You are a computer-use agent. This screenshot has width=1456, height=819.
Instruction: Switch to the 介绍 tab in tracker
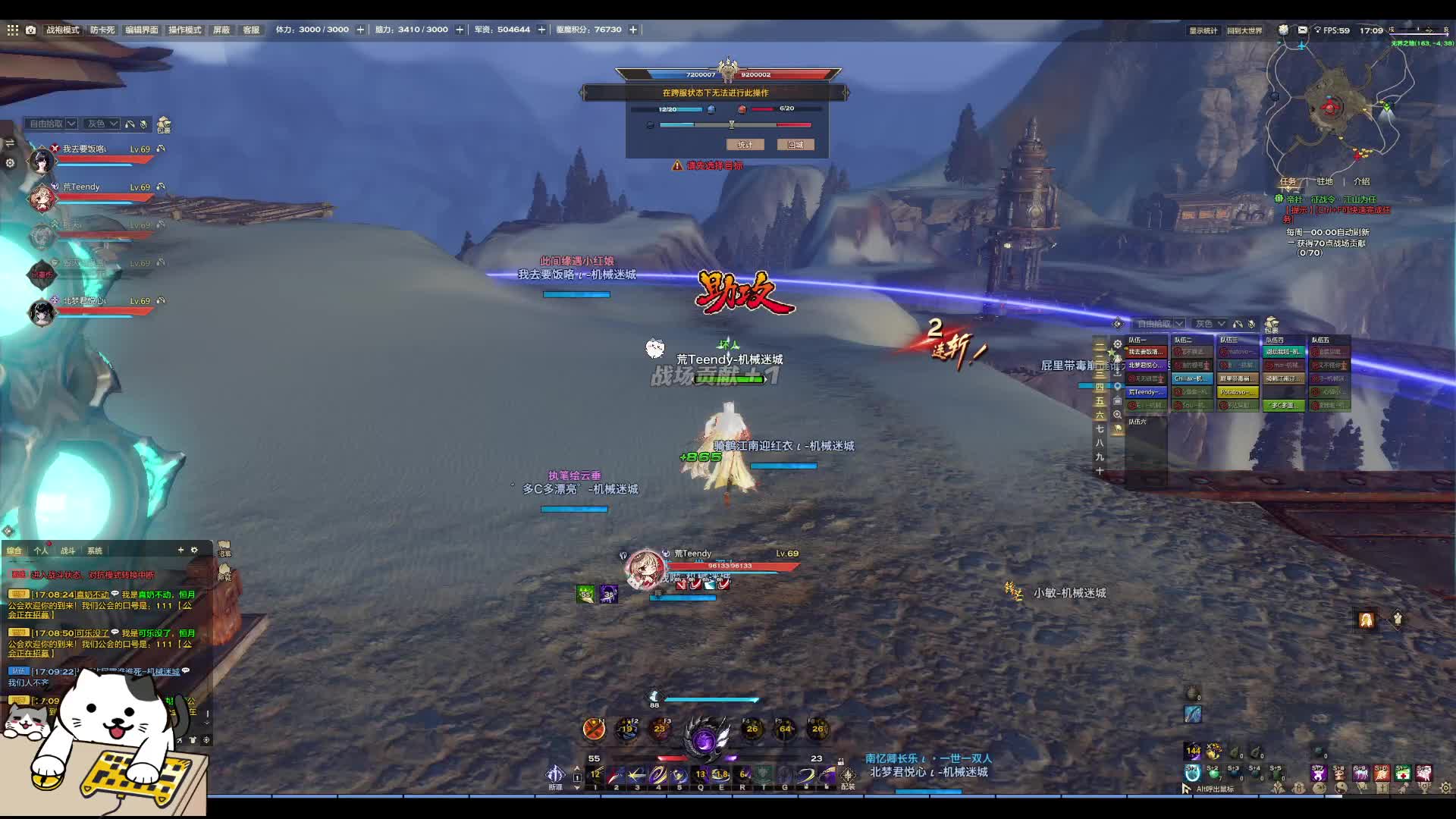[x=1362, y=181]
